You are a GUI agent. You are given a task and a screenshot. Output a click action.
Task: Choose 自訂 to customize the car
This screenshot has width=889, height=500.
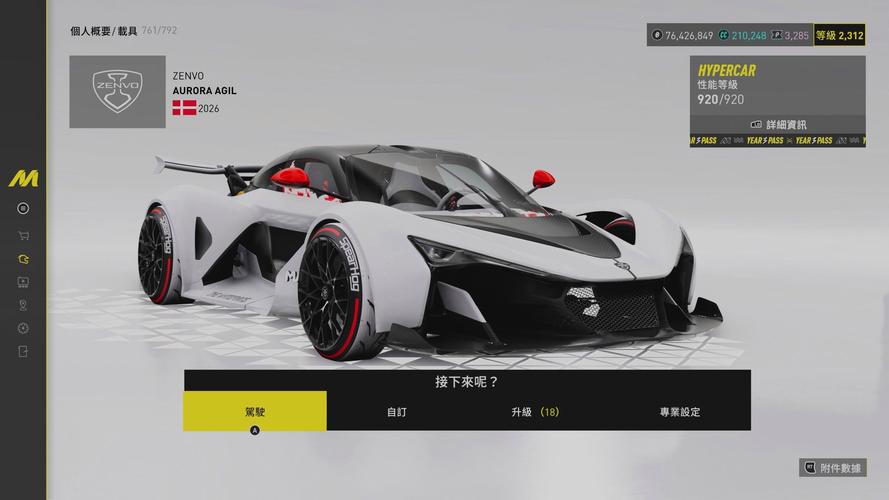click(397, 411)
